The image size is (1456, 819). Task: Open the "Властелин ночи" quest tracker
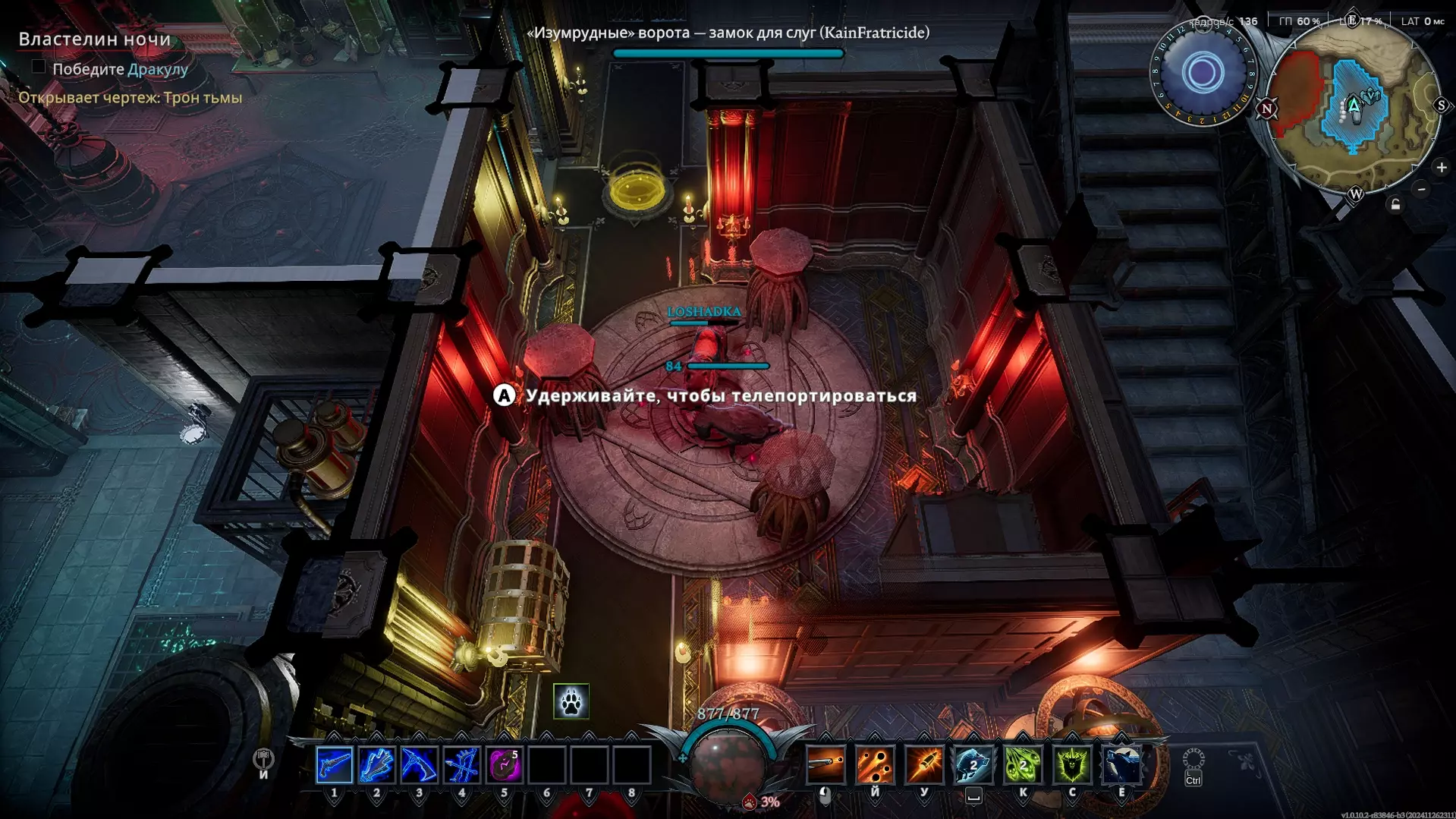pos(95,39)
